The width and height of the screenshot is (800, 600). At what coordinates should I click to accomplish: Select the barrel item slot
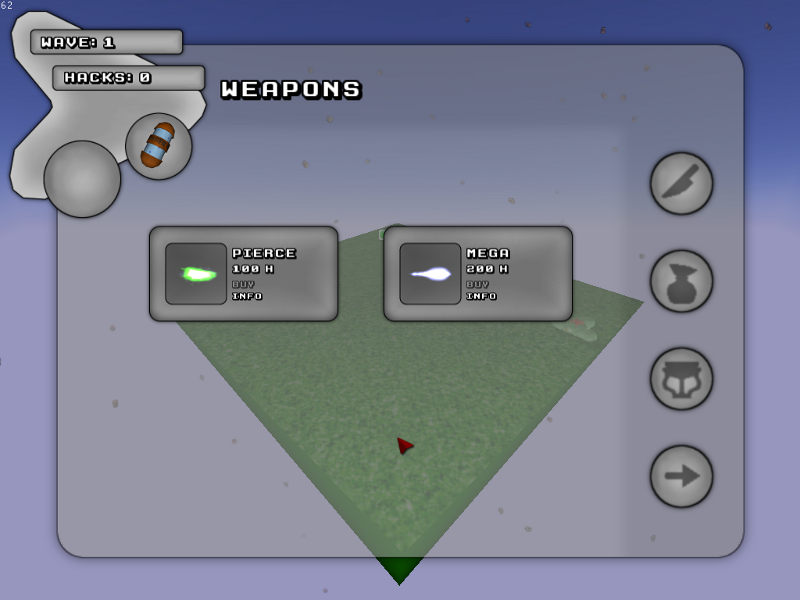pyautogui.click(x=158, y=146)
